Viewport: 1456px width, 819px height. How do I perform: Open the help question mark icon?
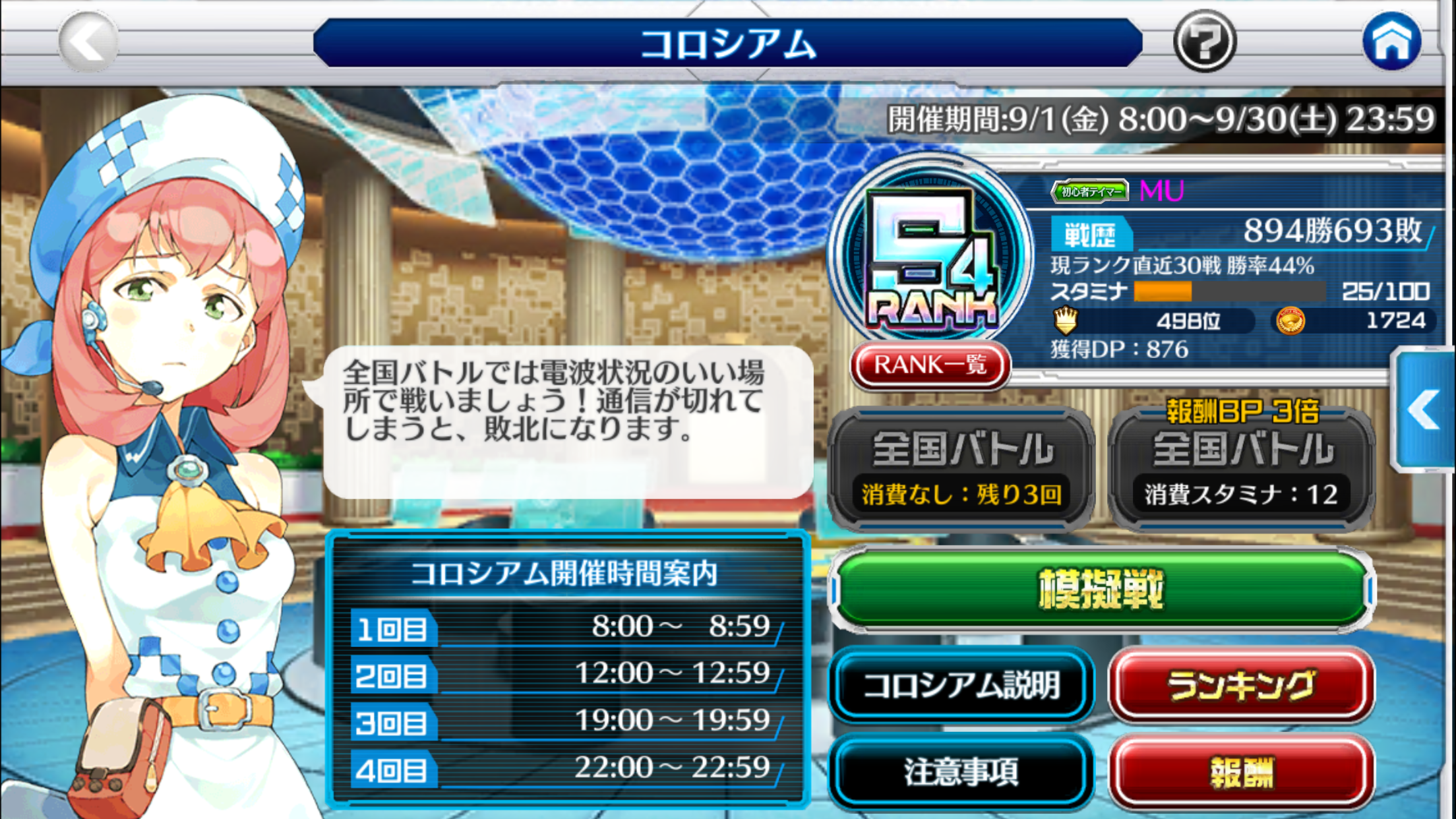[1207, 42]
